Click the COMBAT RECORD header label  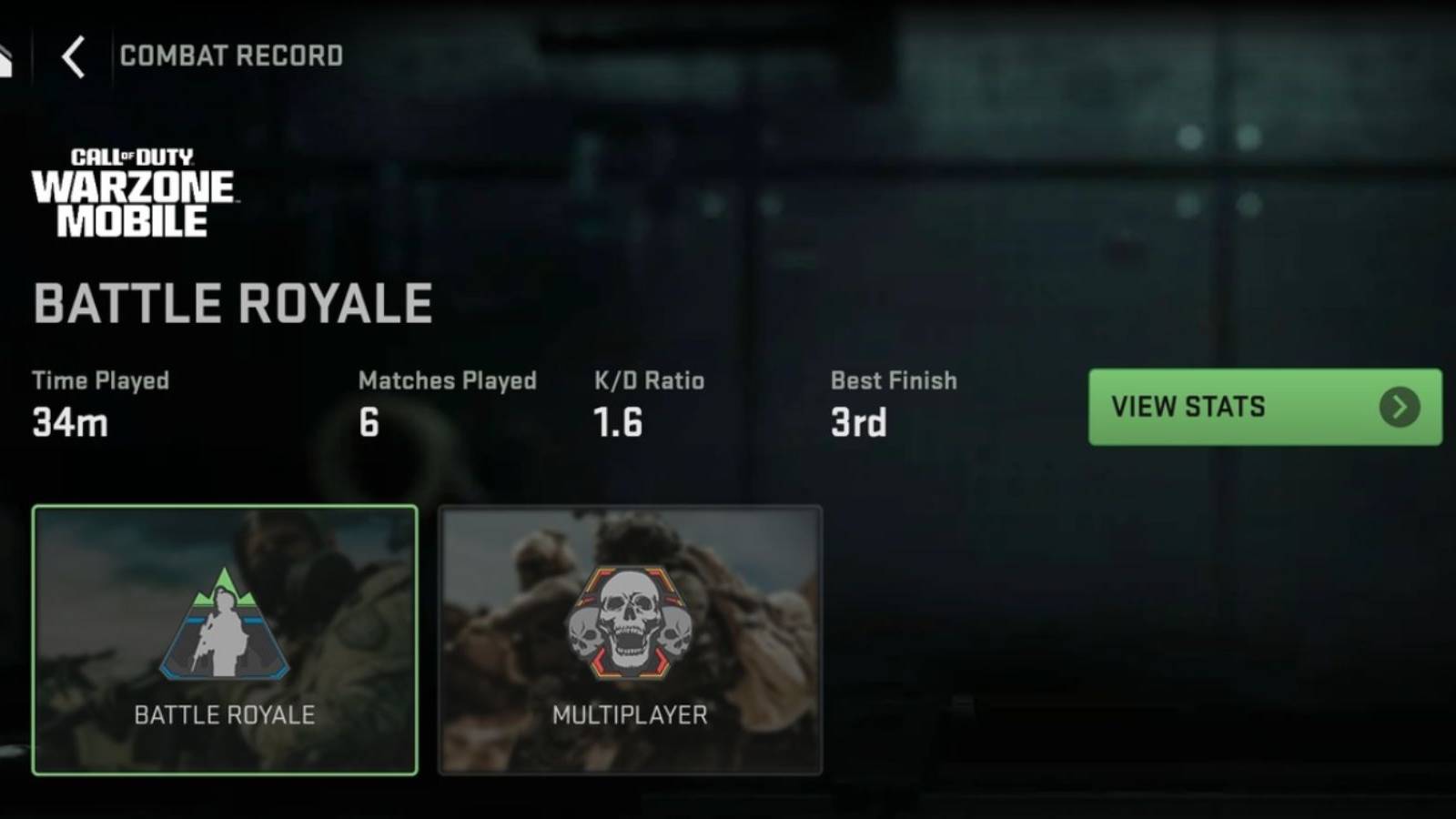tap(230, 55)
